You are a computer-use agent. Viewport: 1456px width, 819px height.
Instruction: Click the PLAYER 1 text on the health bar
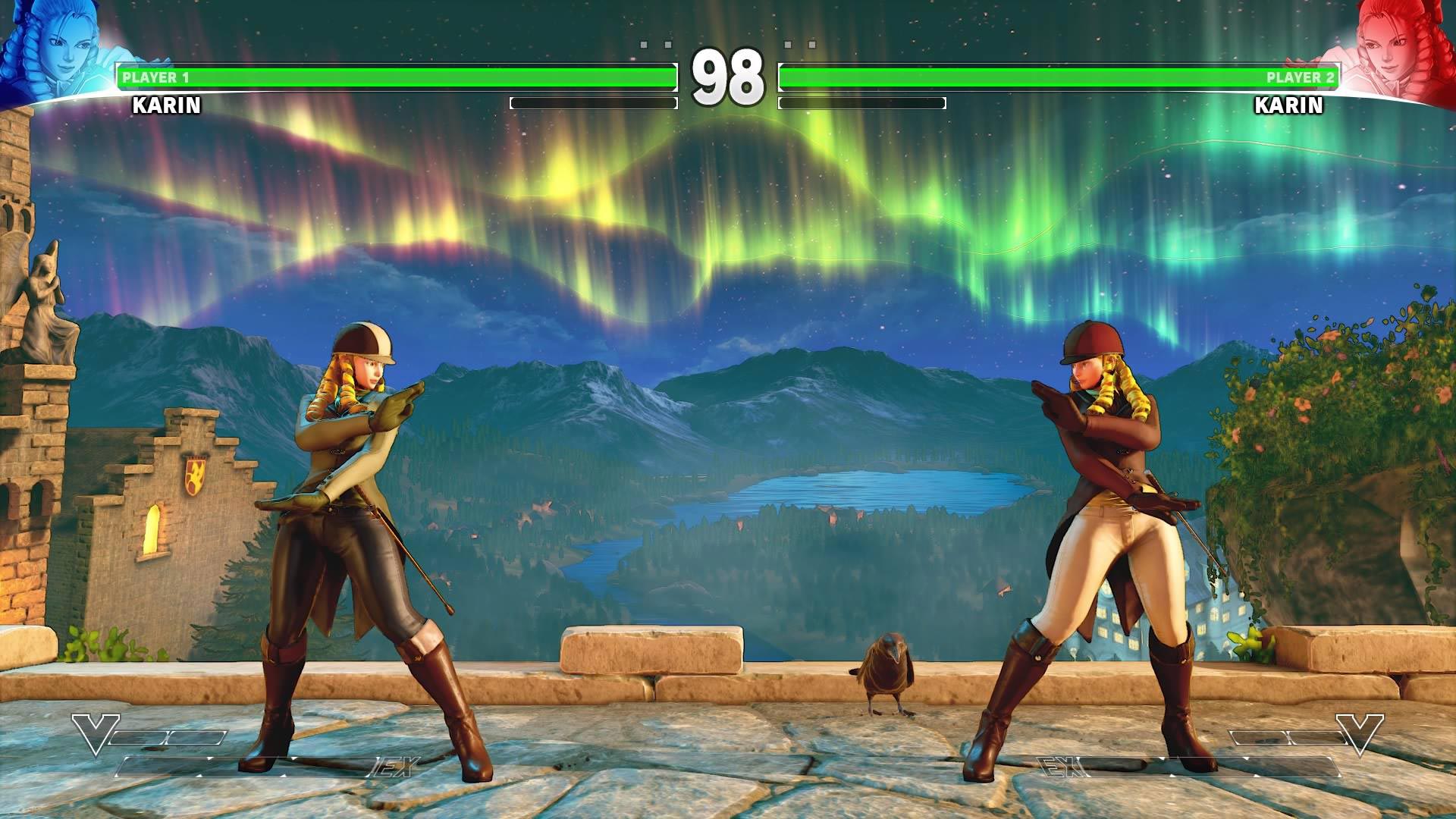[x=155, y=76]
